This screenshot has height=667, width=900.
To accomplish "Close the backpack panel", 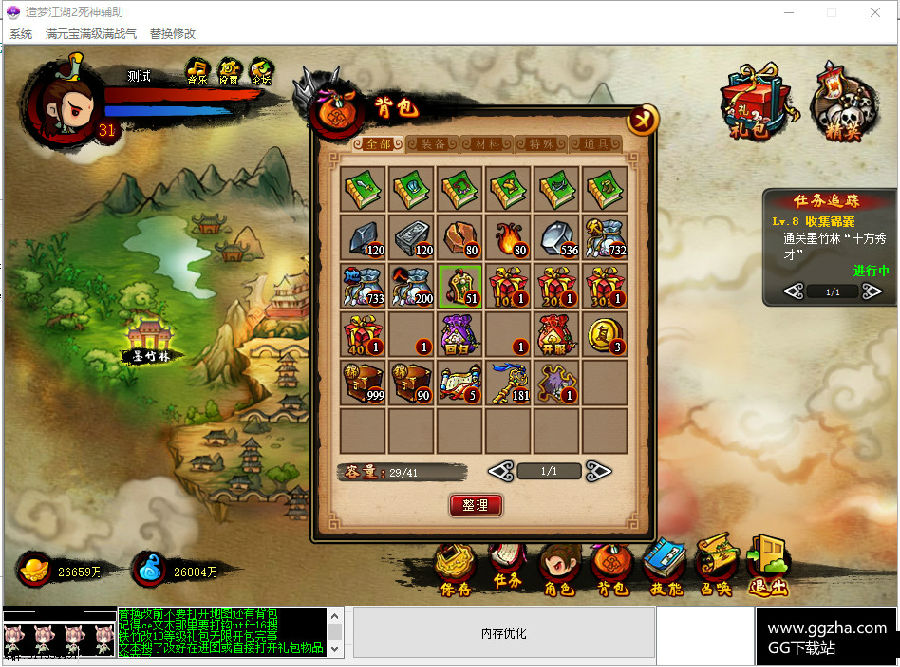I will [642, 120].
